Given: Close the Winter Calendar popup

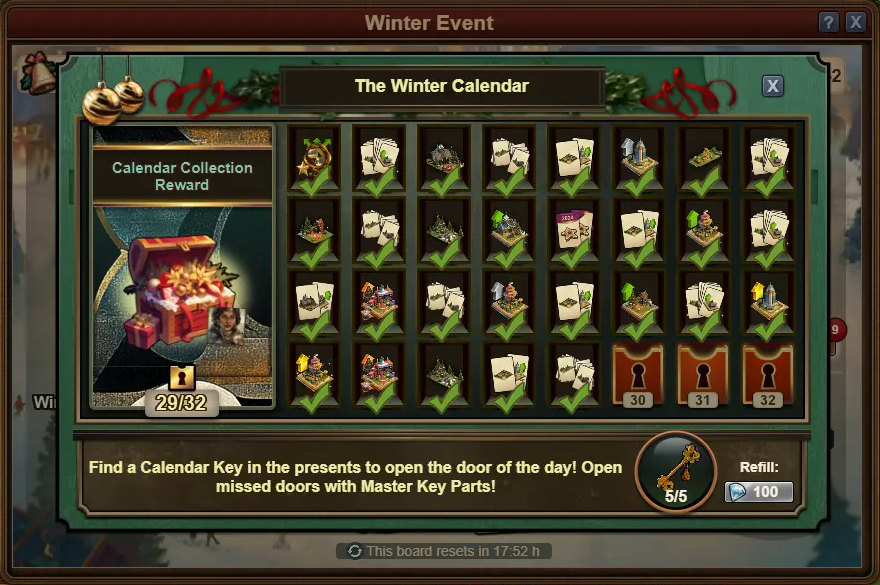Looking at the screenshot, I should coord(772,86).
